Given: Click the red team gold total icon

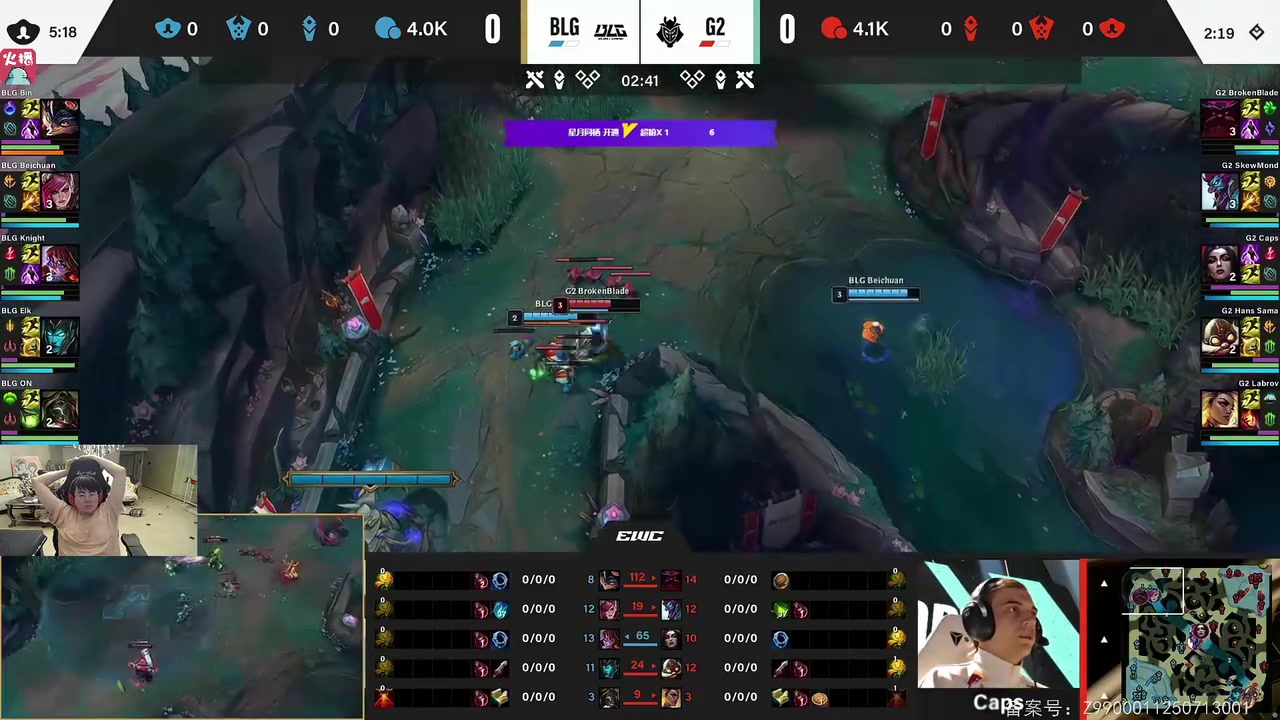Looking at the screenshot, I should click(833, 29).
